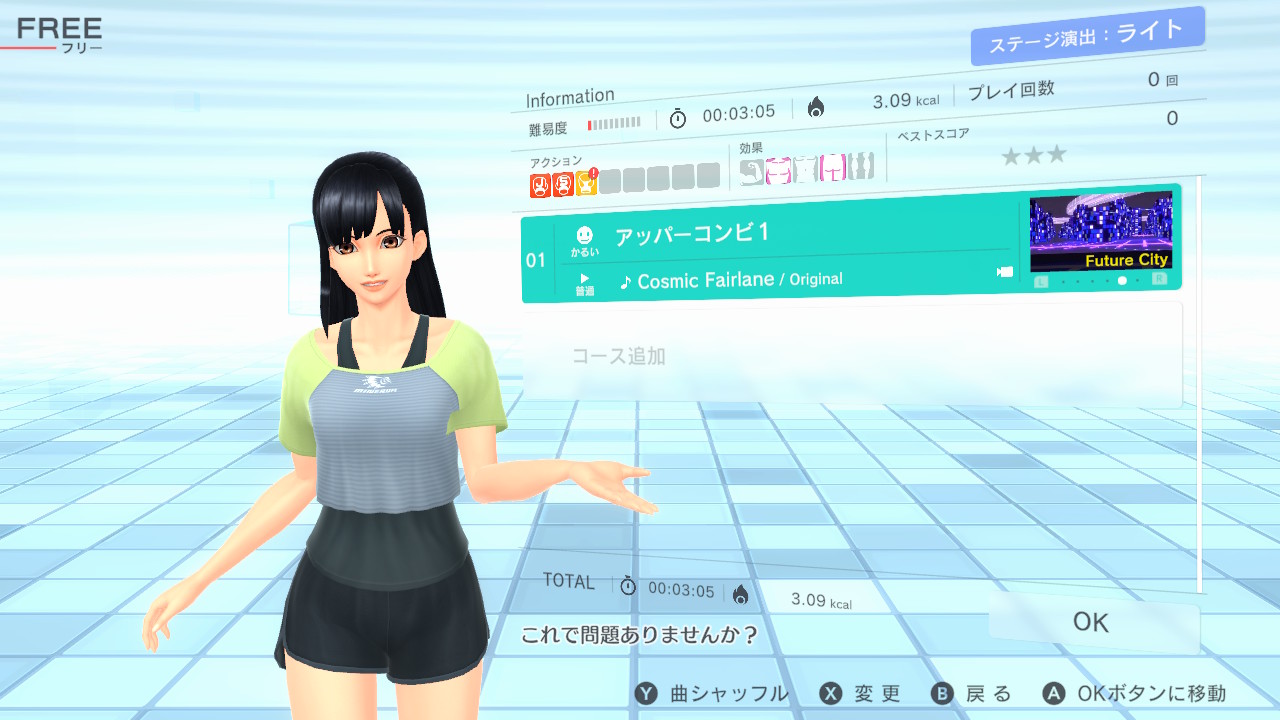Confirm the course with the OK button

point(1091,622)
